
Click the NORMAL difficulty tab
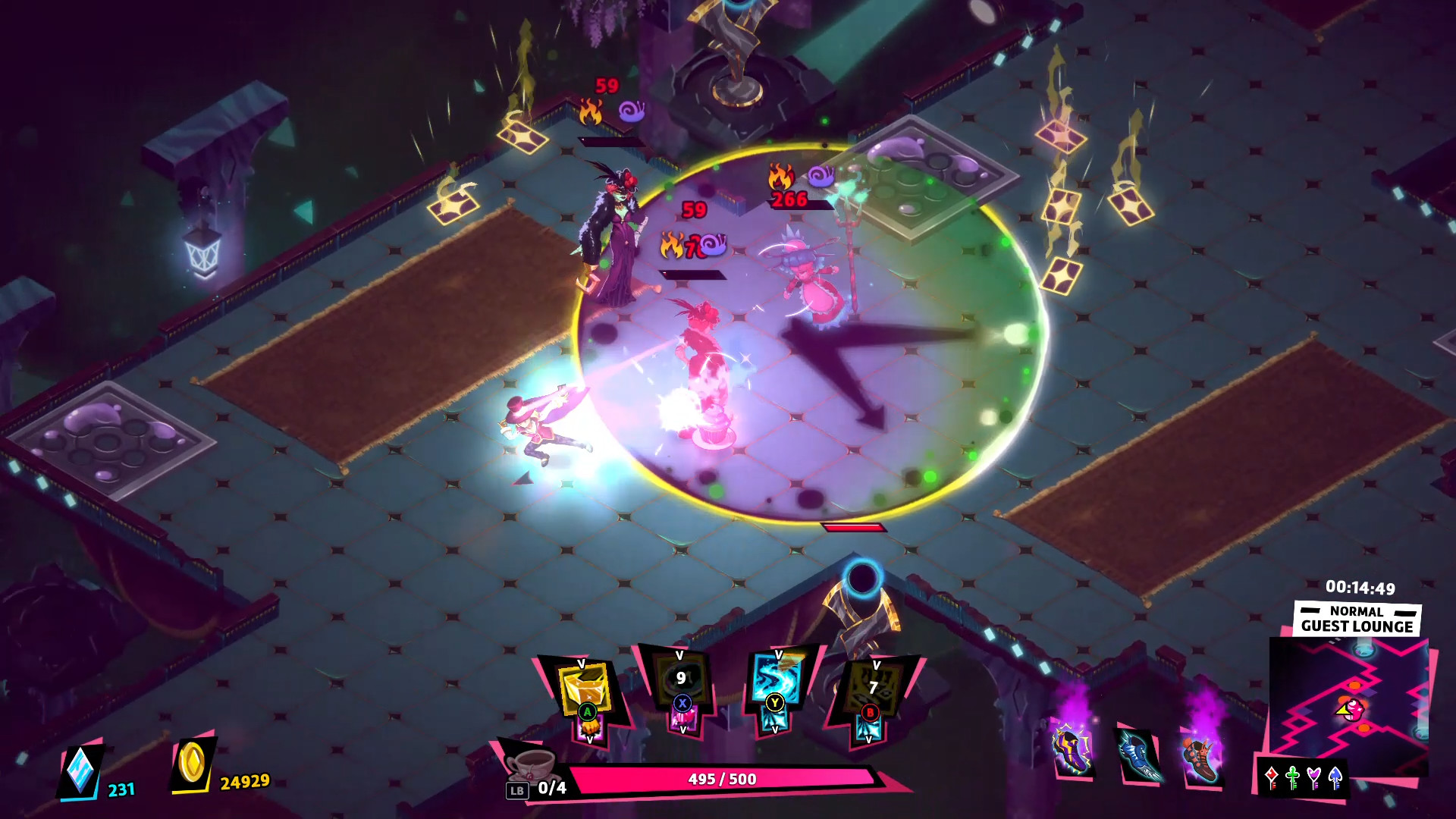click(1357, 611)
